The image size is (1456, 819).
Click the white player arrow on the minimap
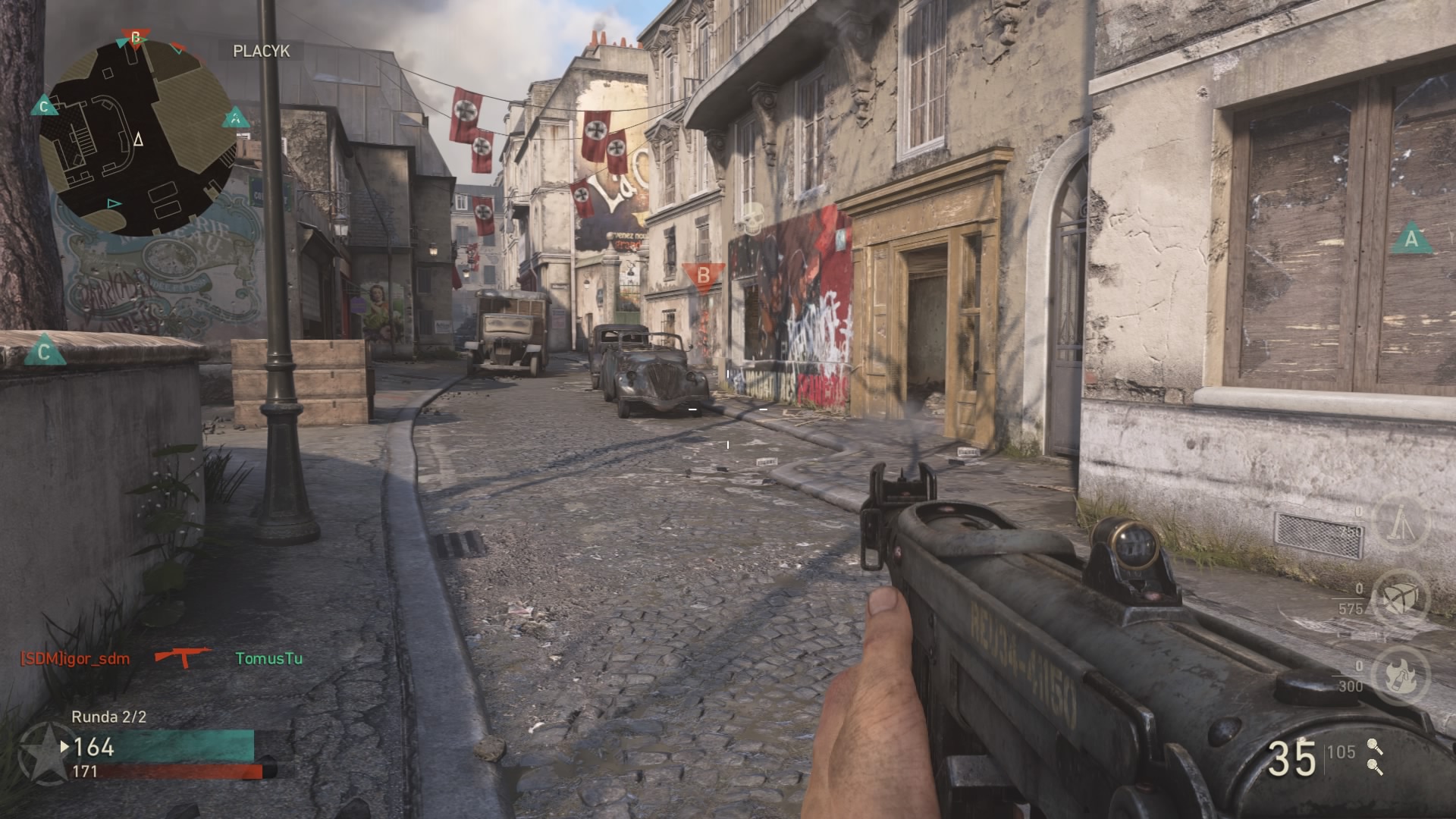pos(138,140)
